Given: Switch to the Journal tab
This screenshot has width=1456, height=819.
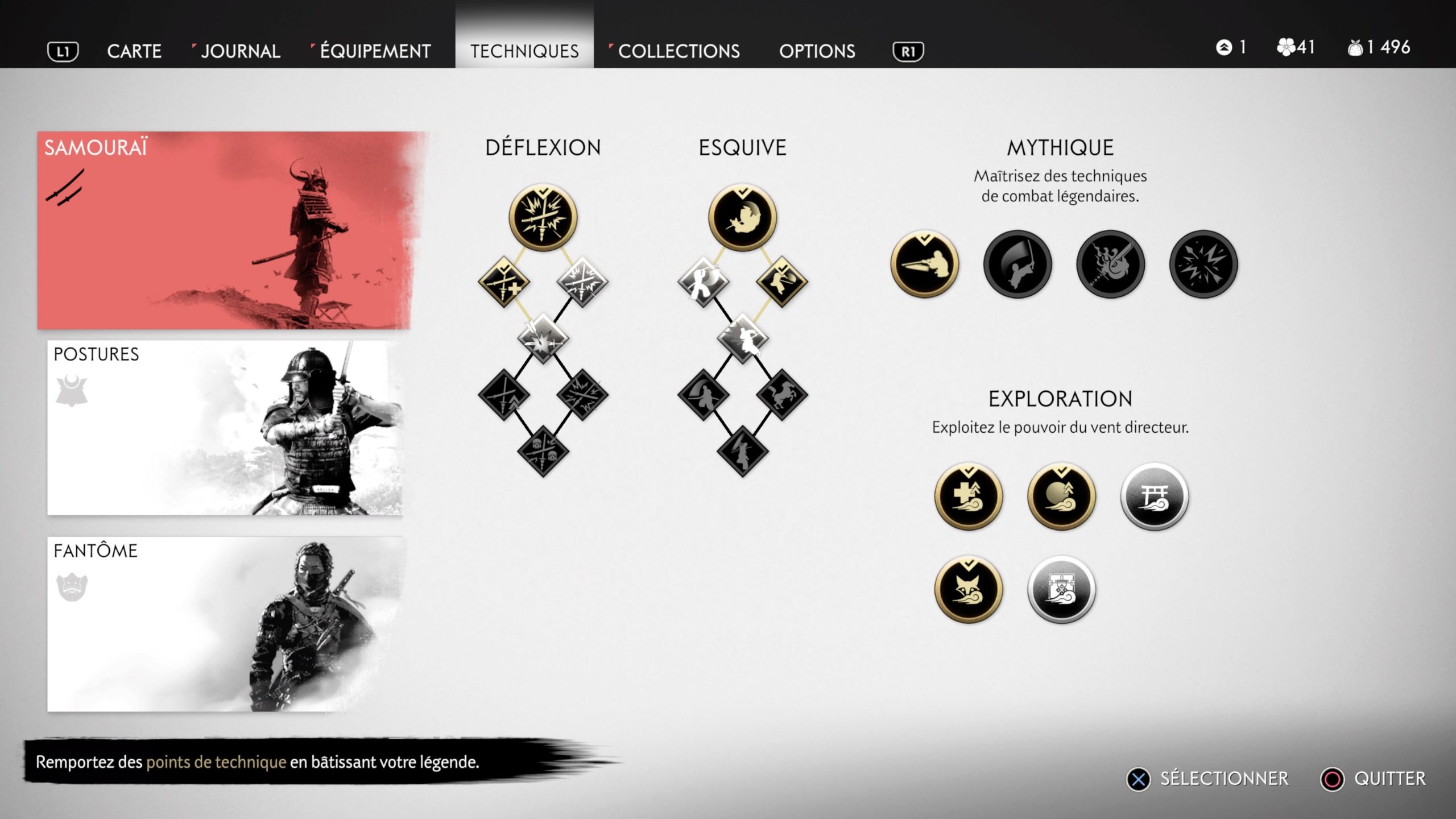Looking at the screenshot, I should [x=240, y=51].
